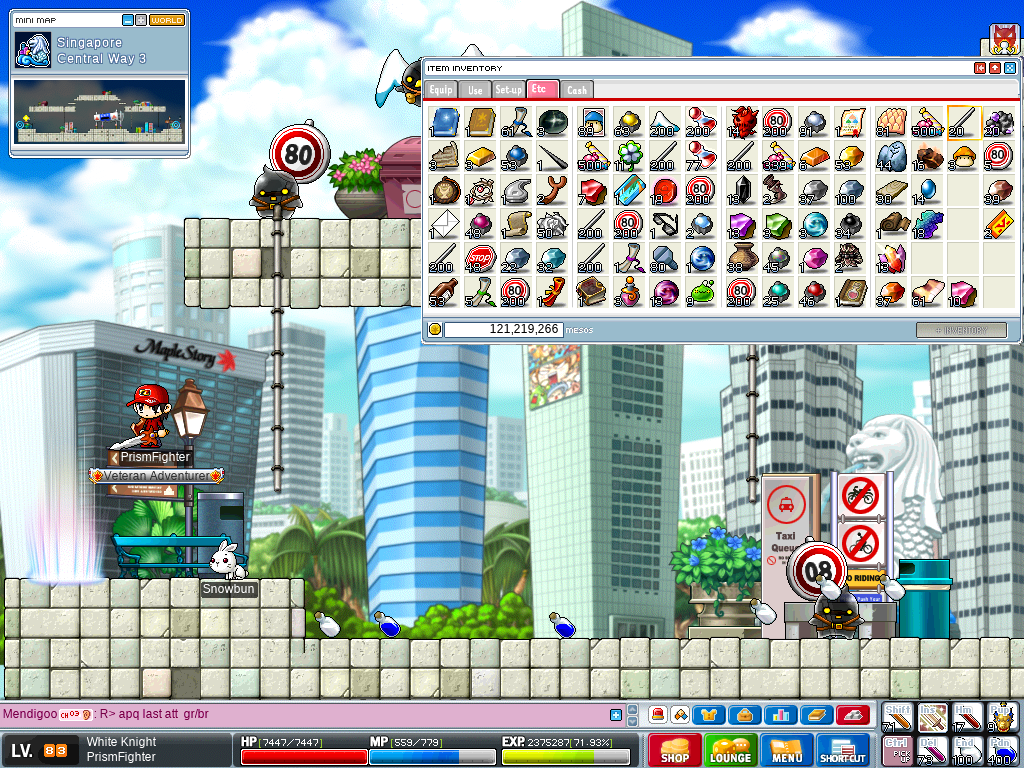Open the main Menu button

pos(787,750)
